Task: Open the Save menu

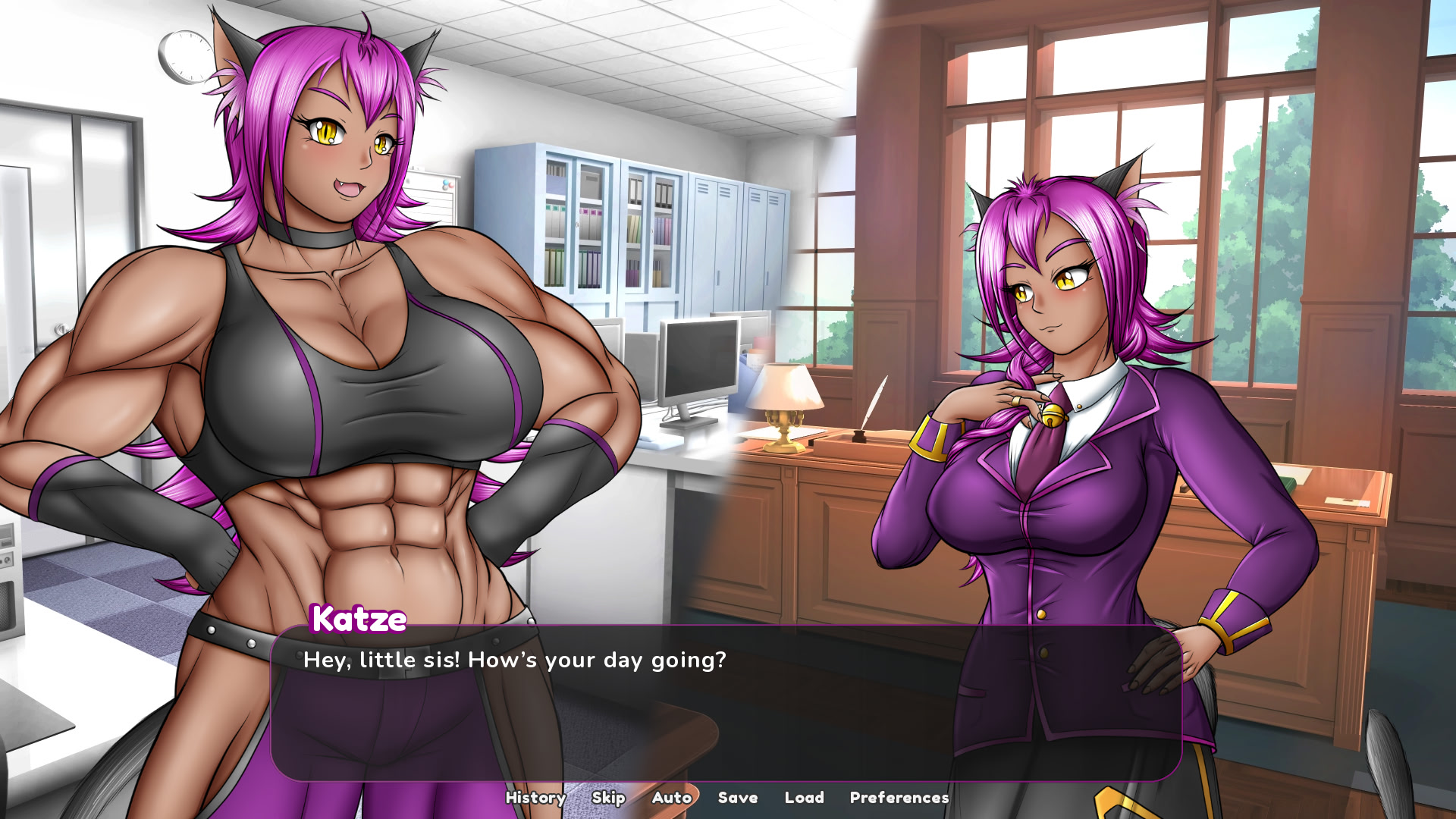Action: (737, 798)
